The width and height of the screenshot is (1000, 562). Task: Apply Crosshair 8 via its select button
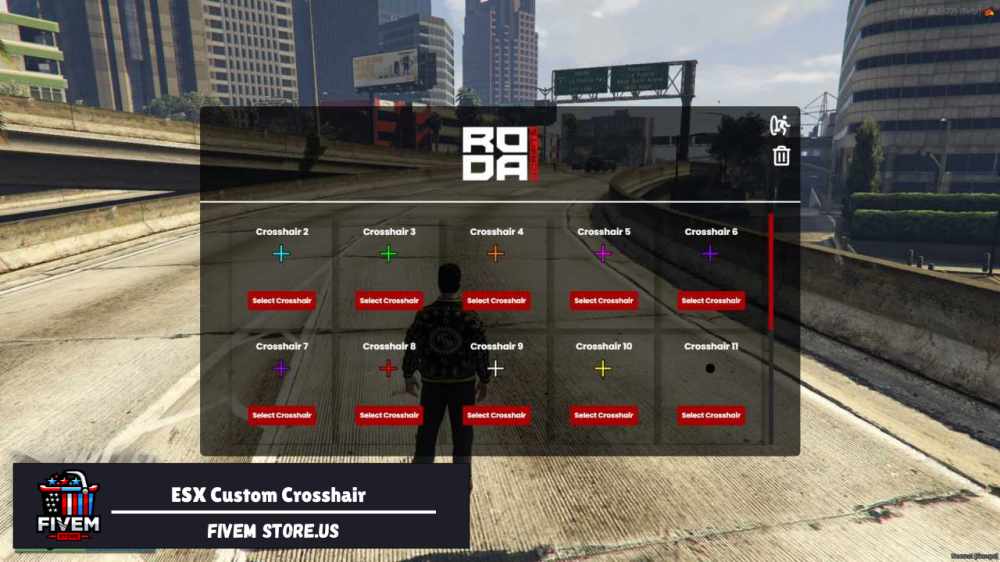[389, 415]
